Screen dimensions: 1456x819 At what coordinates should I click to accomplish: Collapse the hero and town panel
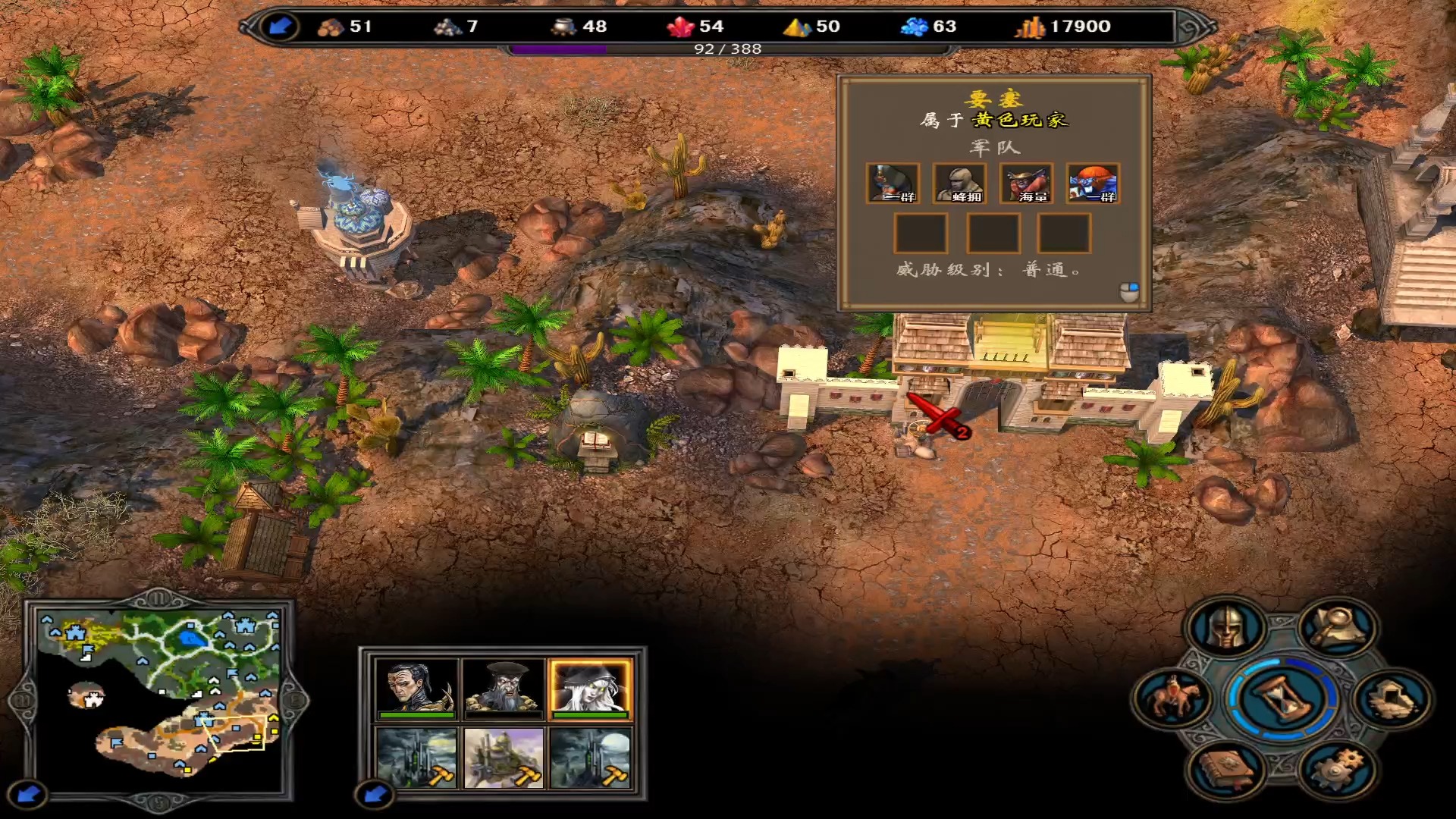point(375,794)
